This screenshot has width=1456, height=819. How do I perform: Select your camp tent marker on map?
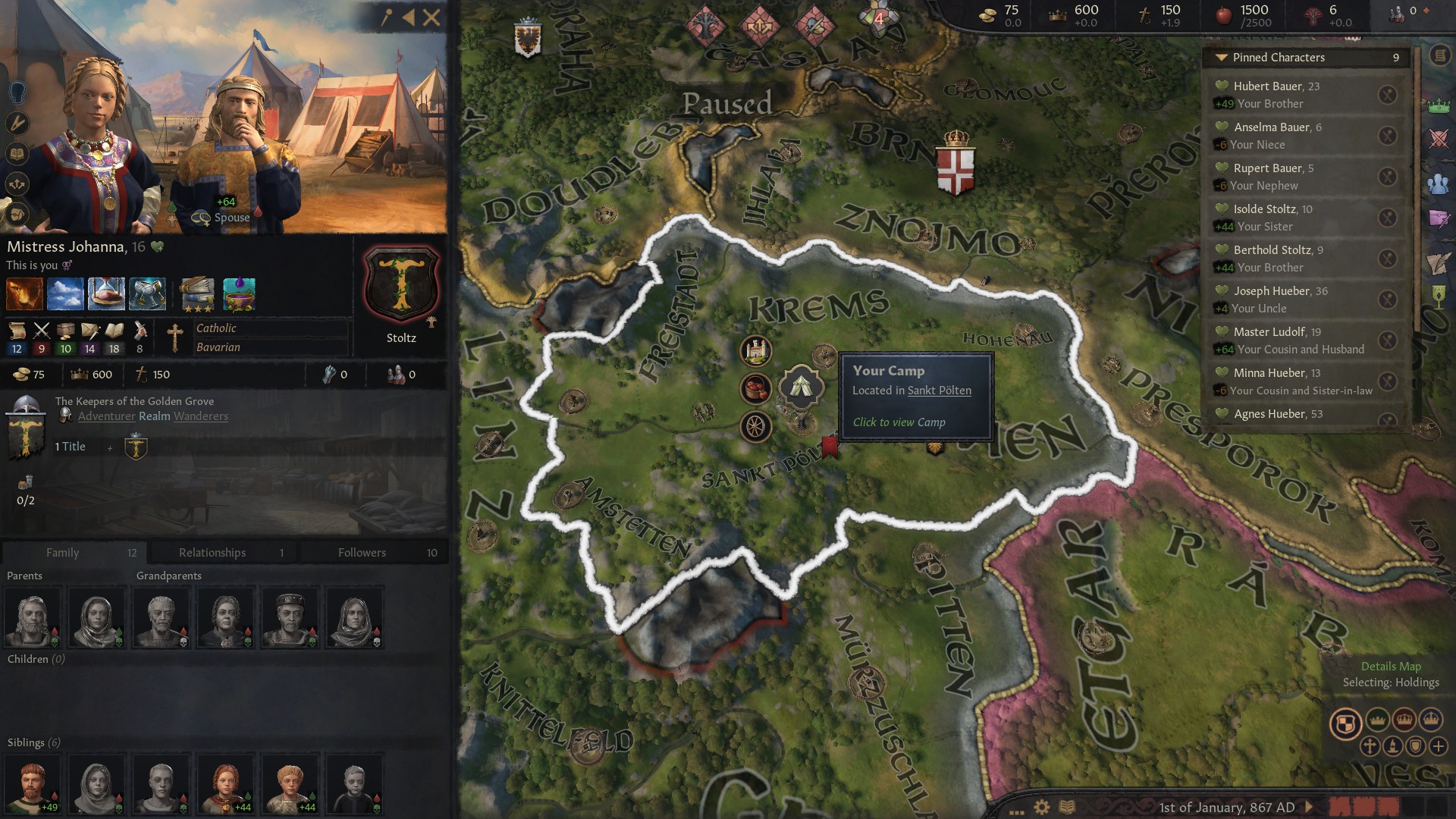[801, 387]
